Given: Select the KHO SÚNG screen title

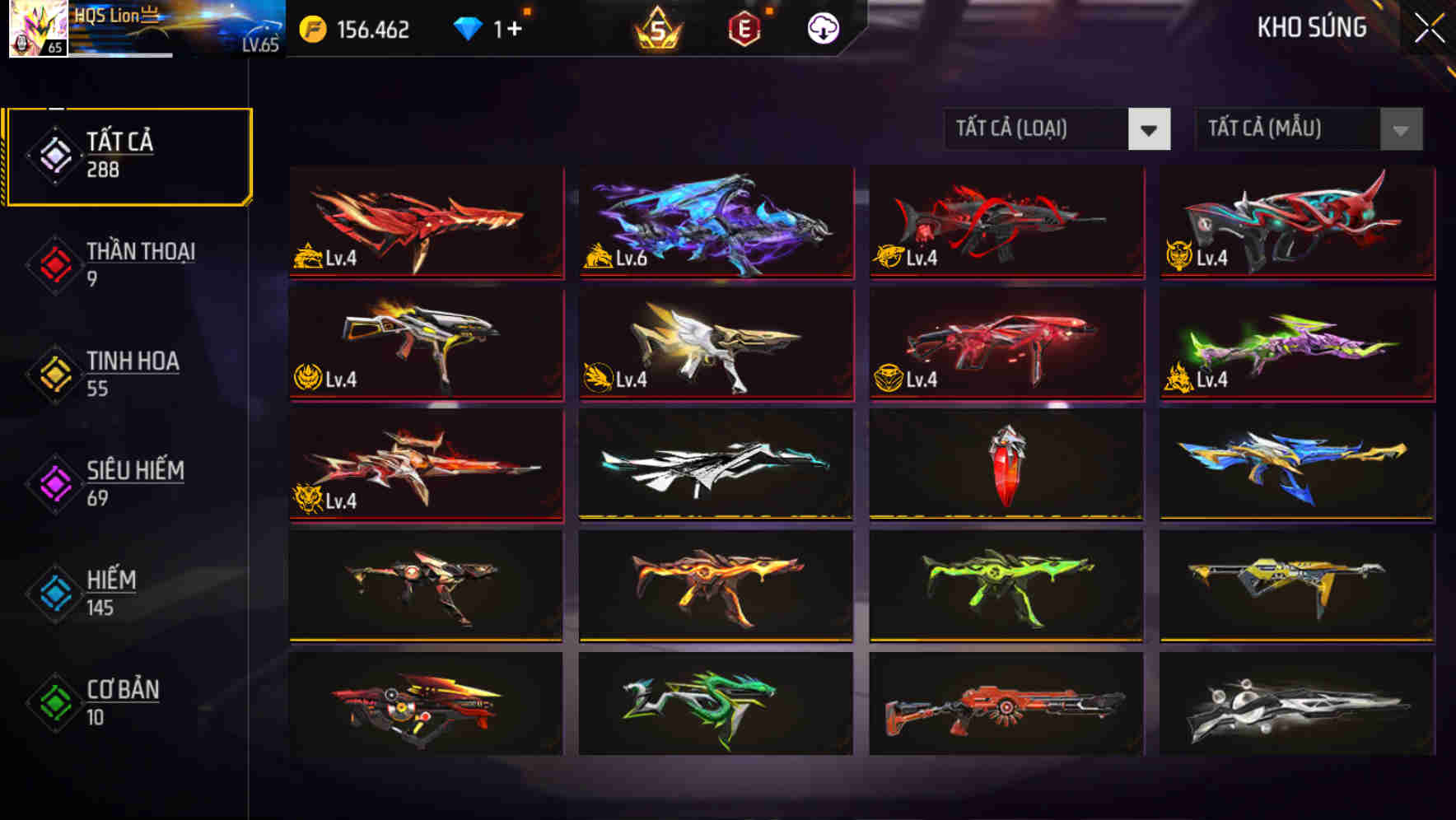Looking at the screenshot, I should [x=1311, y=29].
